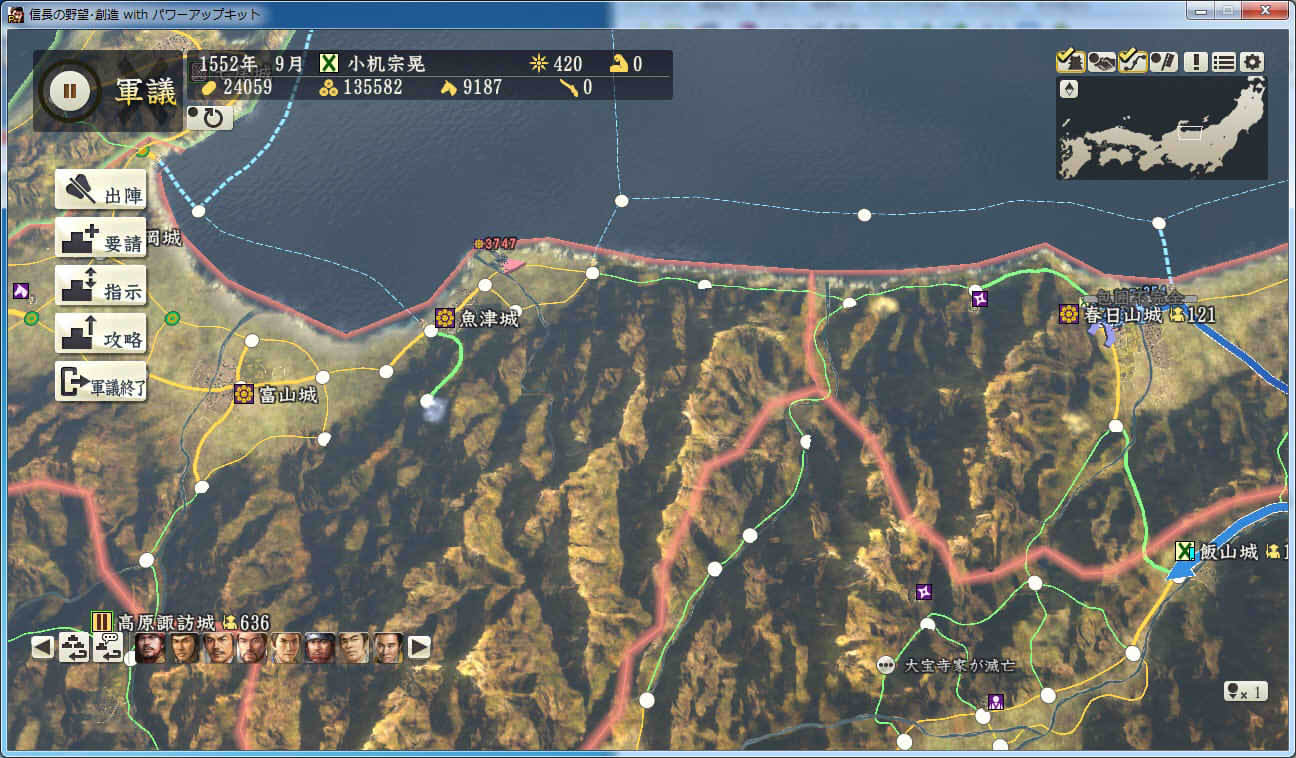Screen dimensions: 1296x758
Task: Show previous officers with left arrow
Action: pyautogui.click(x=42, y=648)
